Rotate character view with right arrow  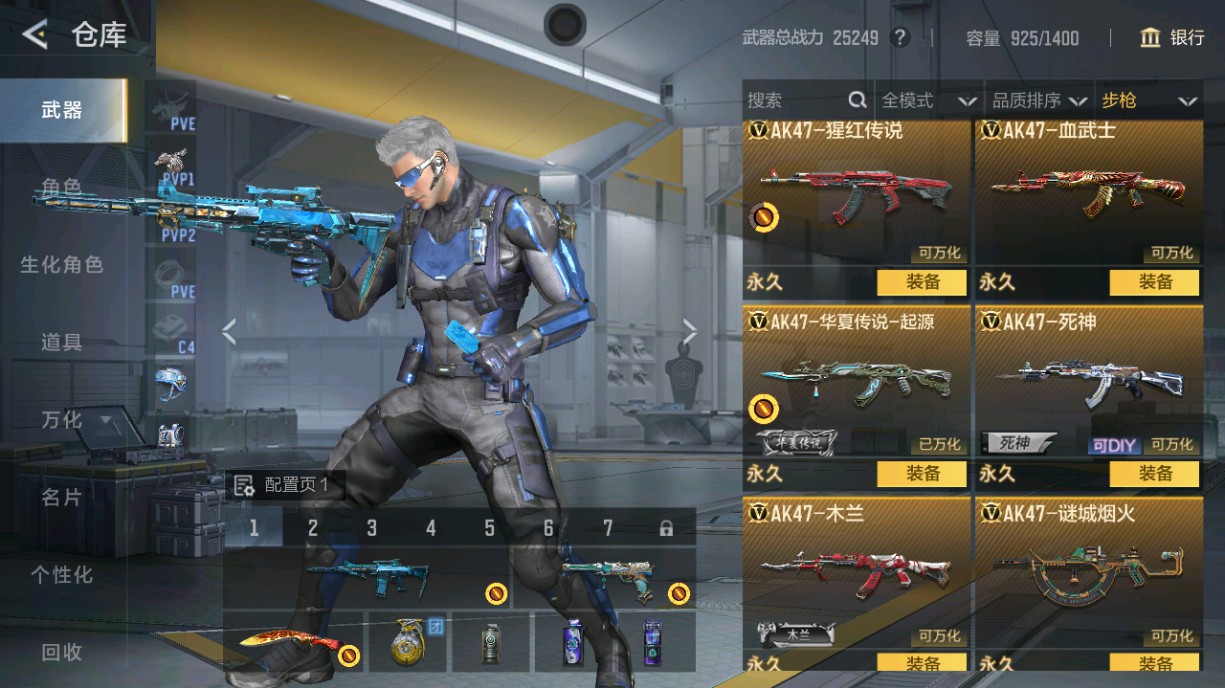(690, 331)
